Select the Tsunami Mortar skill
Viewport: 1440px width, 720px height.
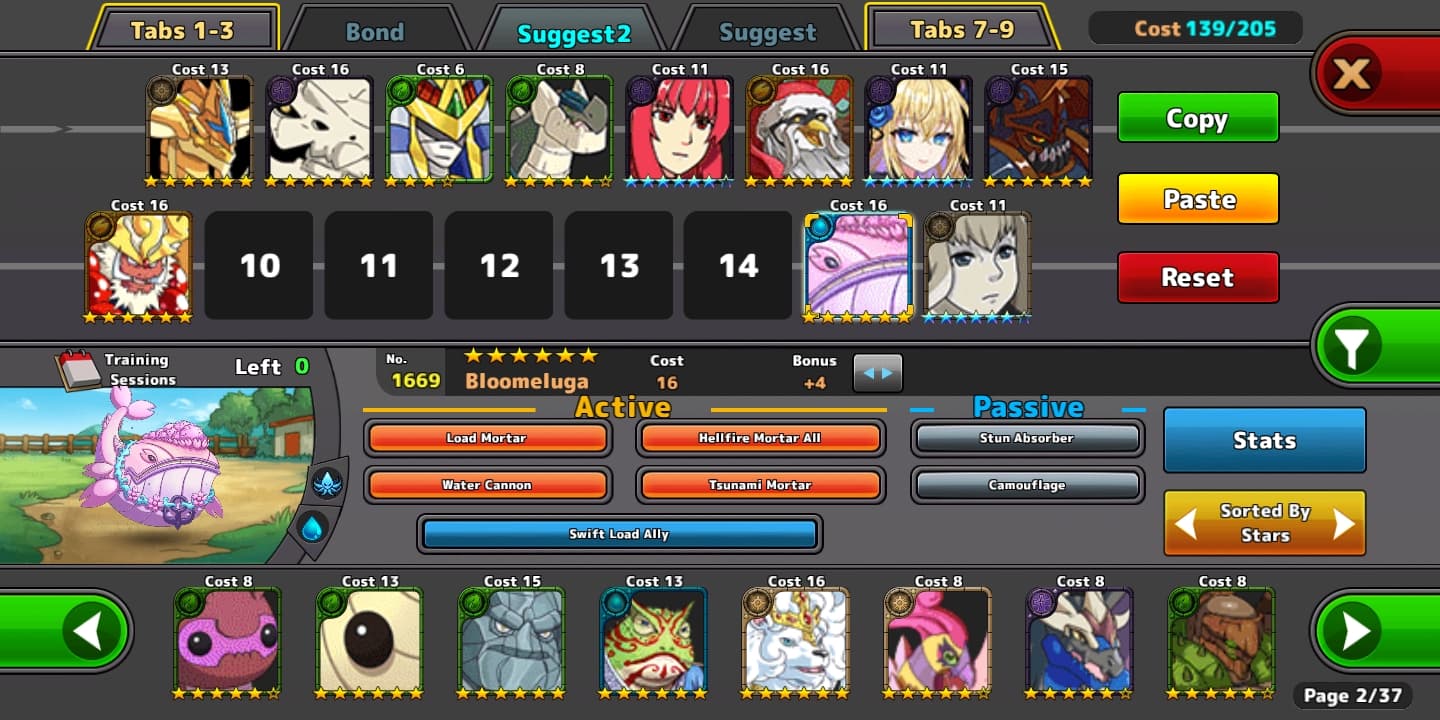pos(759,485)
